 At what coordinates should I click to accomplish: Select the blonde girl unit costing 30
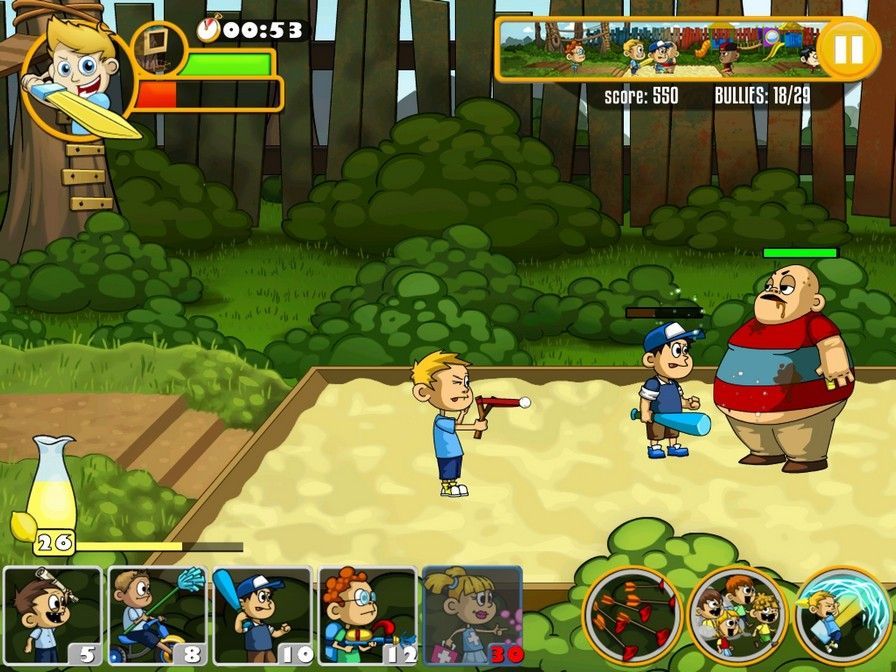(x=472, y=616)
